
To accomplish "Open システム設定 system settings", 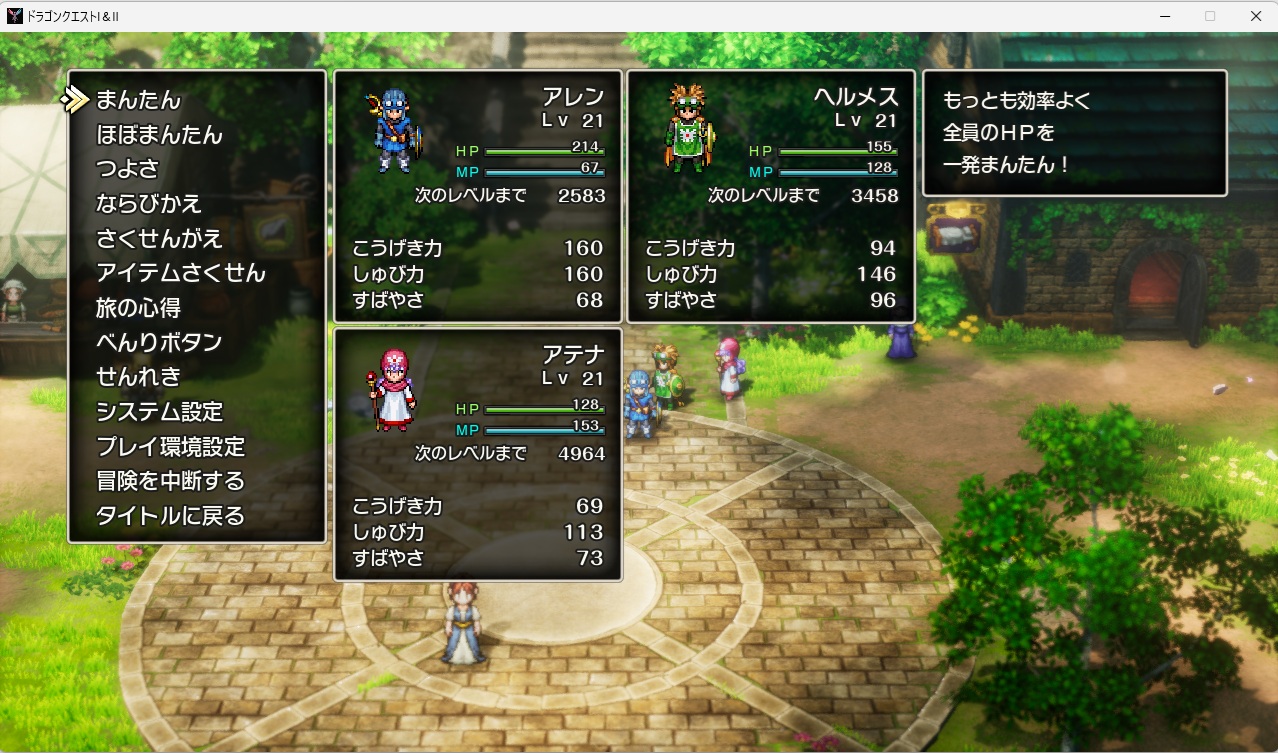I will 159,412.
